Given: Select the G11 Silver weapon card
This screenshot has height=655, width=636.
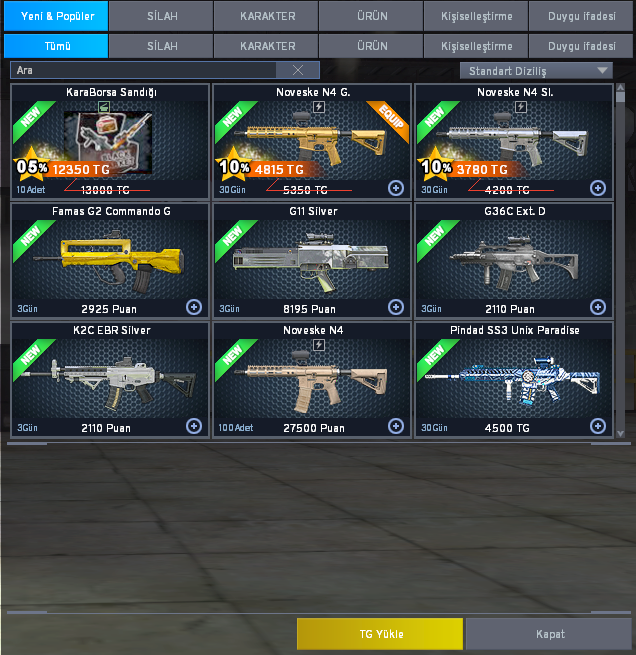Looking at the screenshot, I should (x=312, y=260).
